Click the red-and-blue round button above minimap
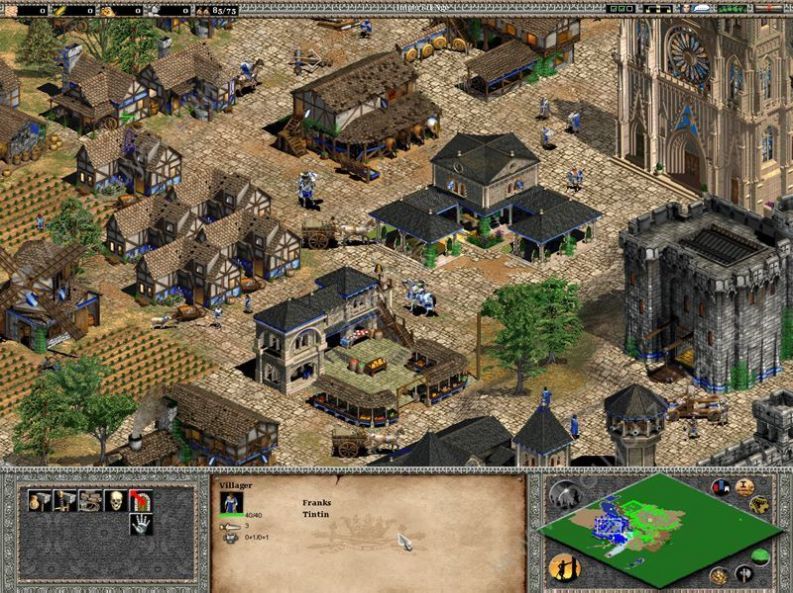793x593 pixels. click(721, 487)
